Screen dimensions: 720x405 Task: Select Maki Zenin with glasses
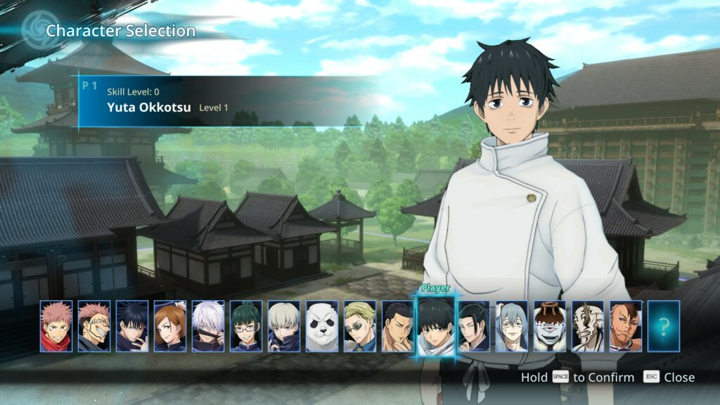point(246,326)
